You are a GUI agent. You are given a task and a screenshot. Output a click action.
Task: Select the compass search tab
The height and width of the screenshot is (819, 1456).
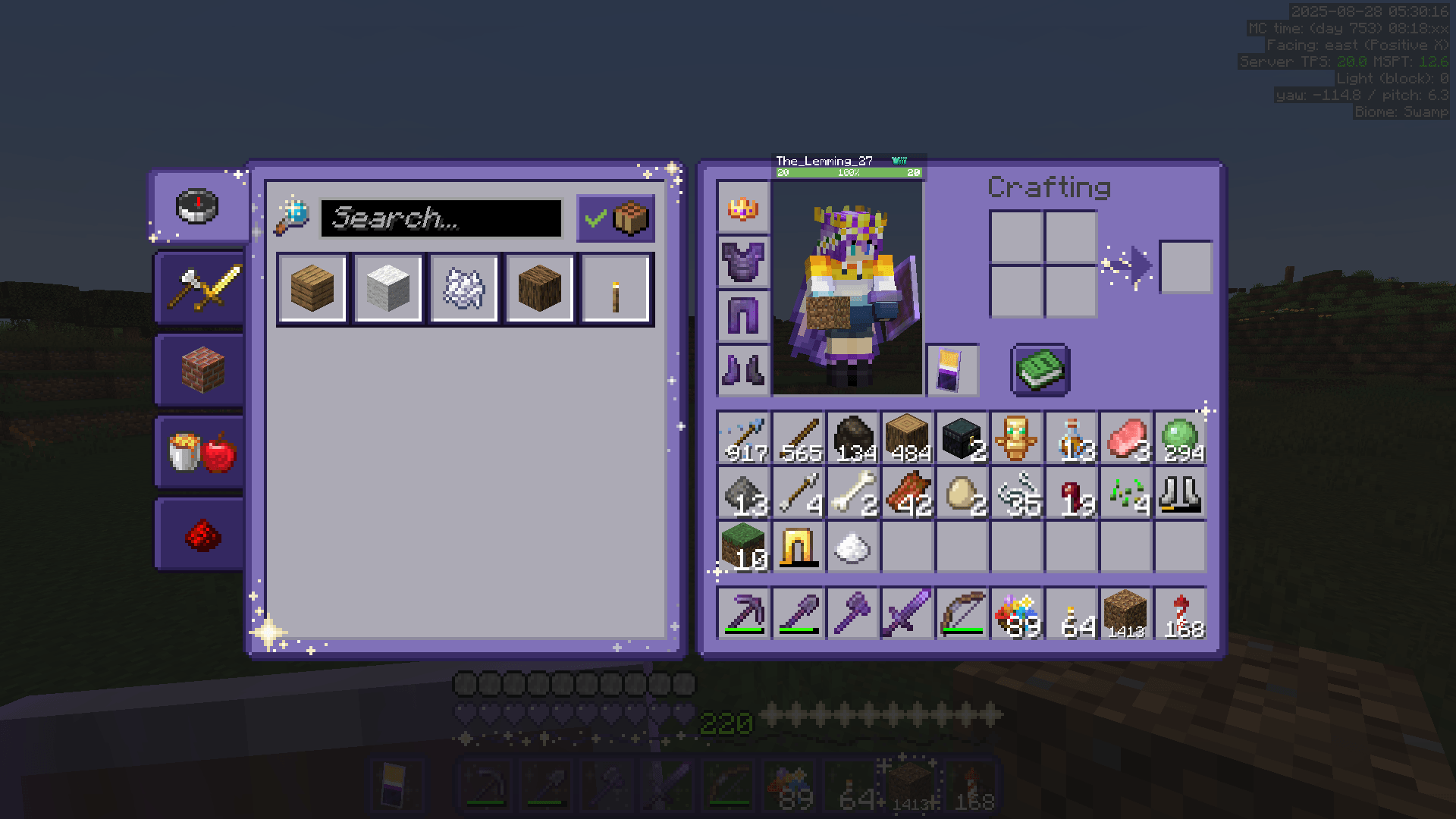[x=197, y=206]
